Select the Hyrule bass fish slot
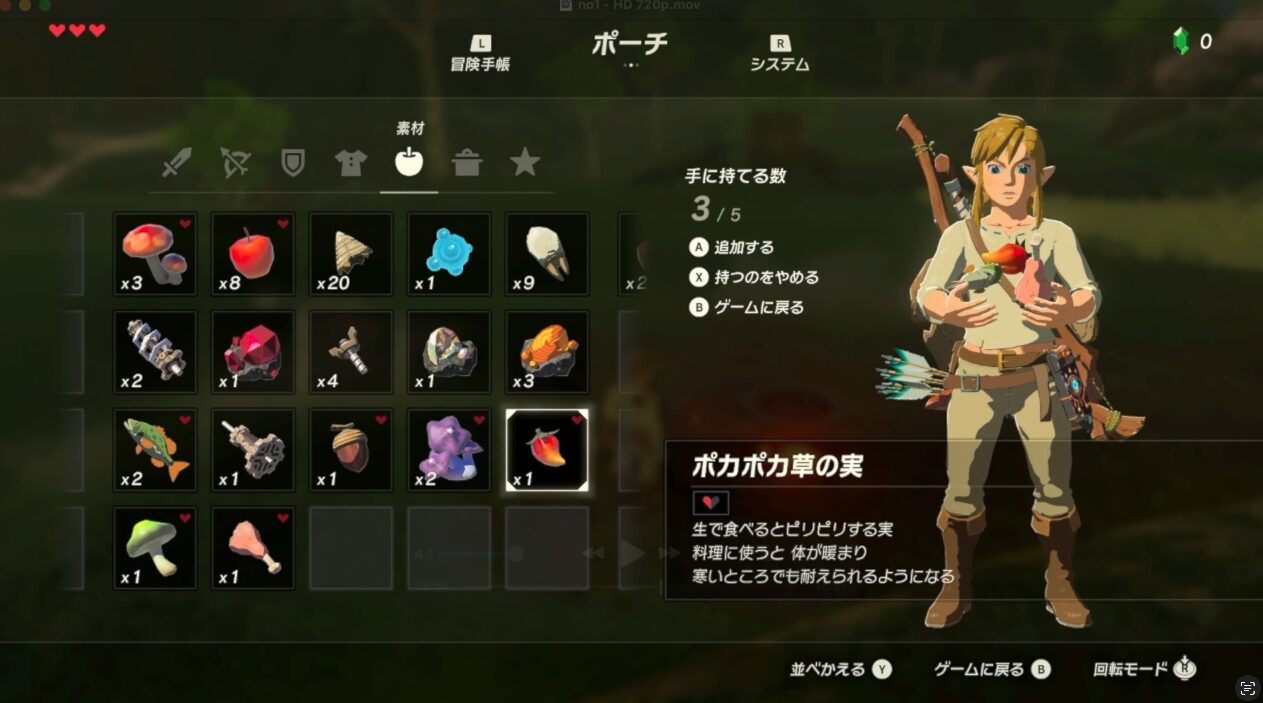This screenshot has height=703, width=1263. click(155, 450)
